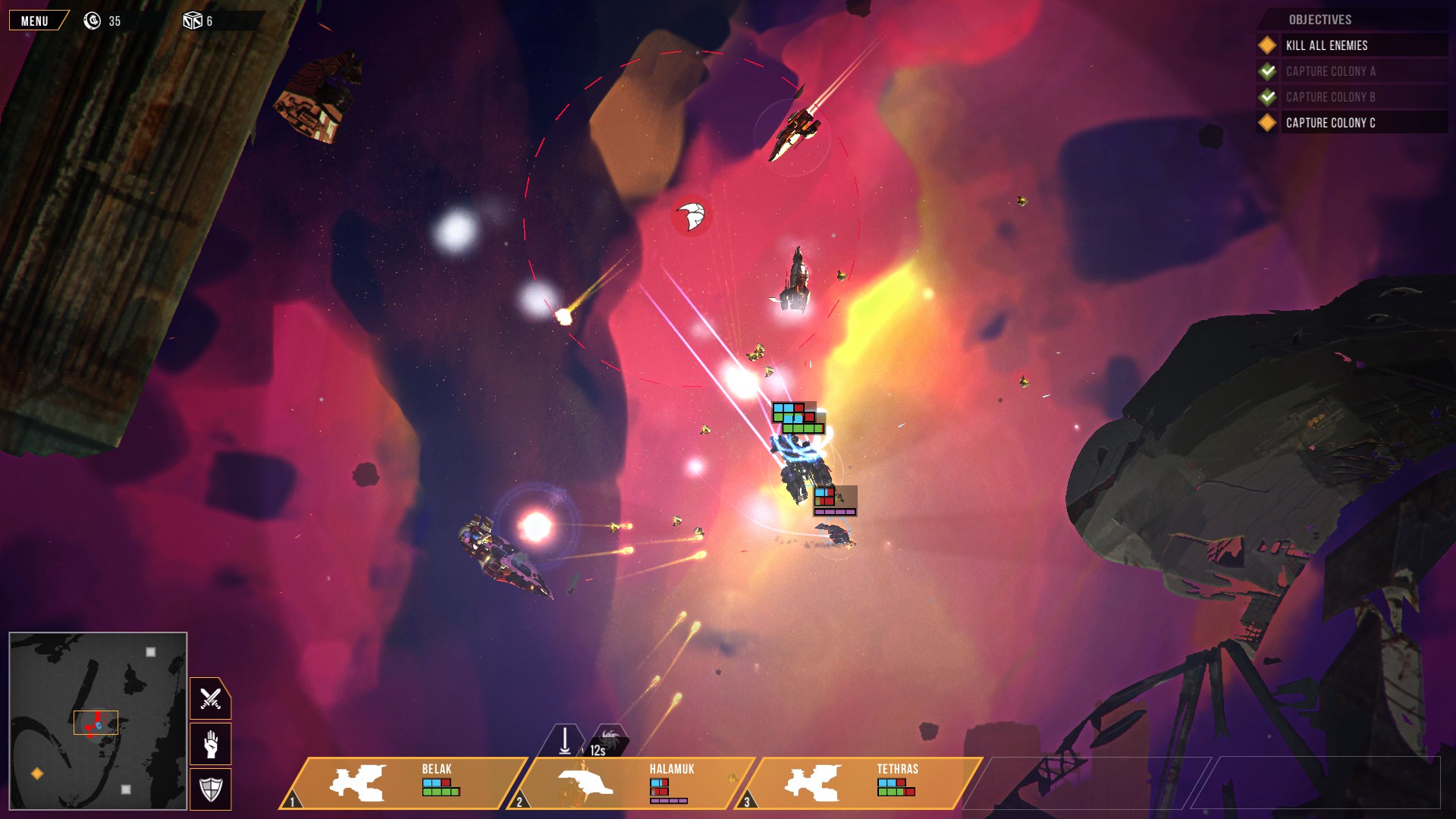Select the hand hold-position stance icon

coord(209,744)
